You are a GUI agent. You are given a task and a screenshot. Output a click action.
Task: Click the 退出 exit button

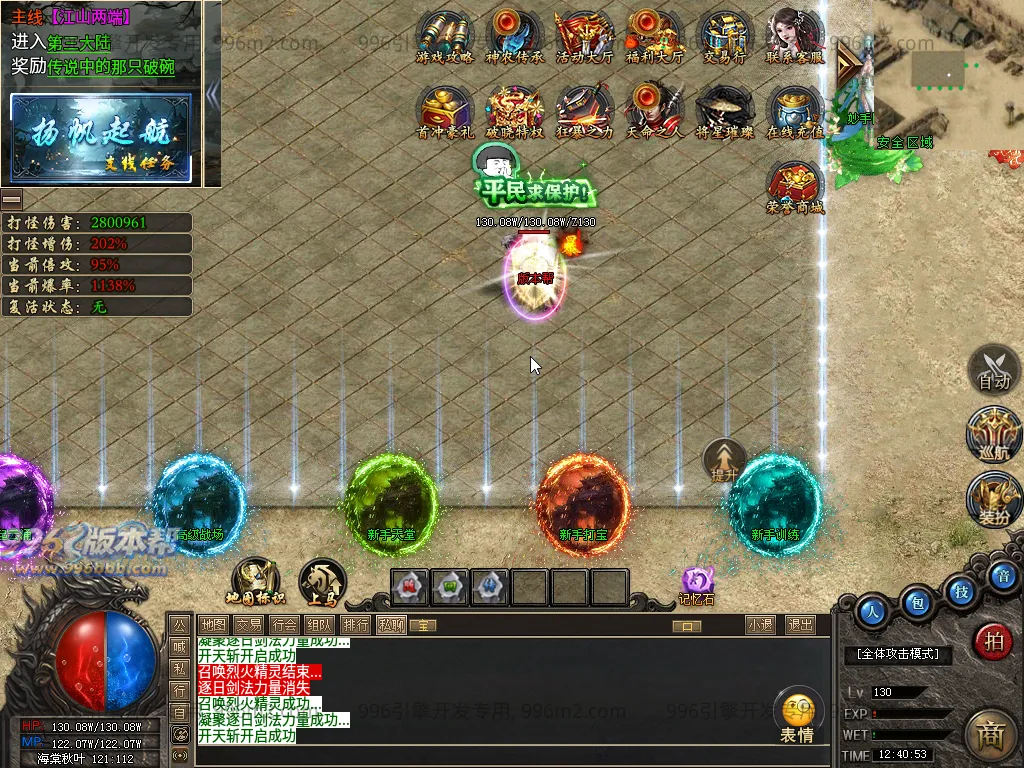point(800,625)
